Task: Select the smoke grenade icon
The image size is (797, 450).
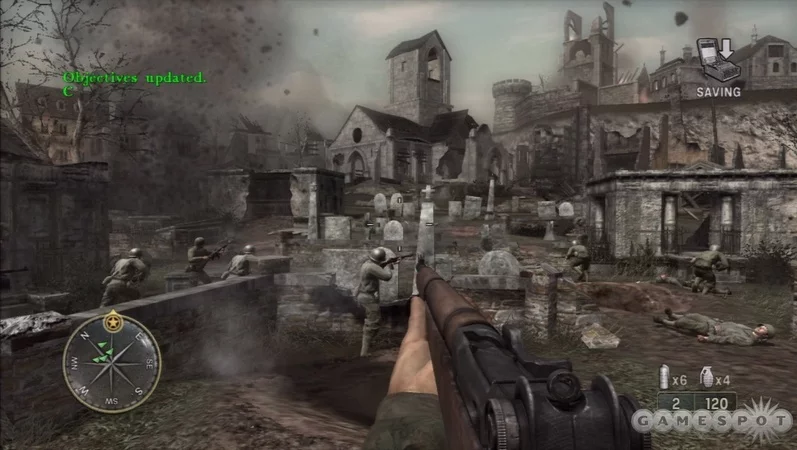Action: pyautogui.click(x=662, y=379)
